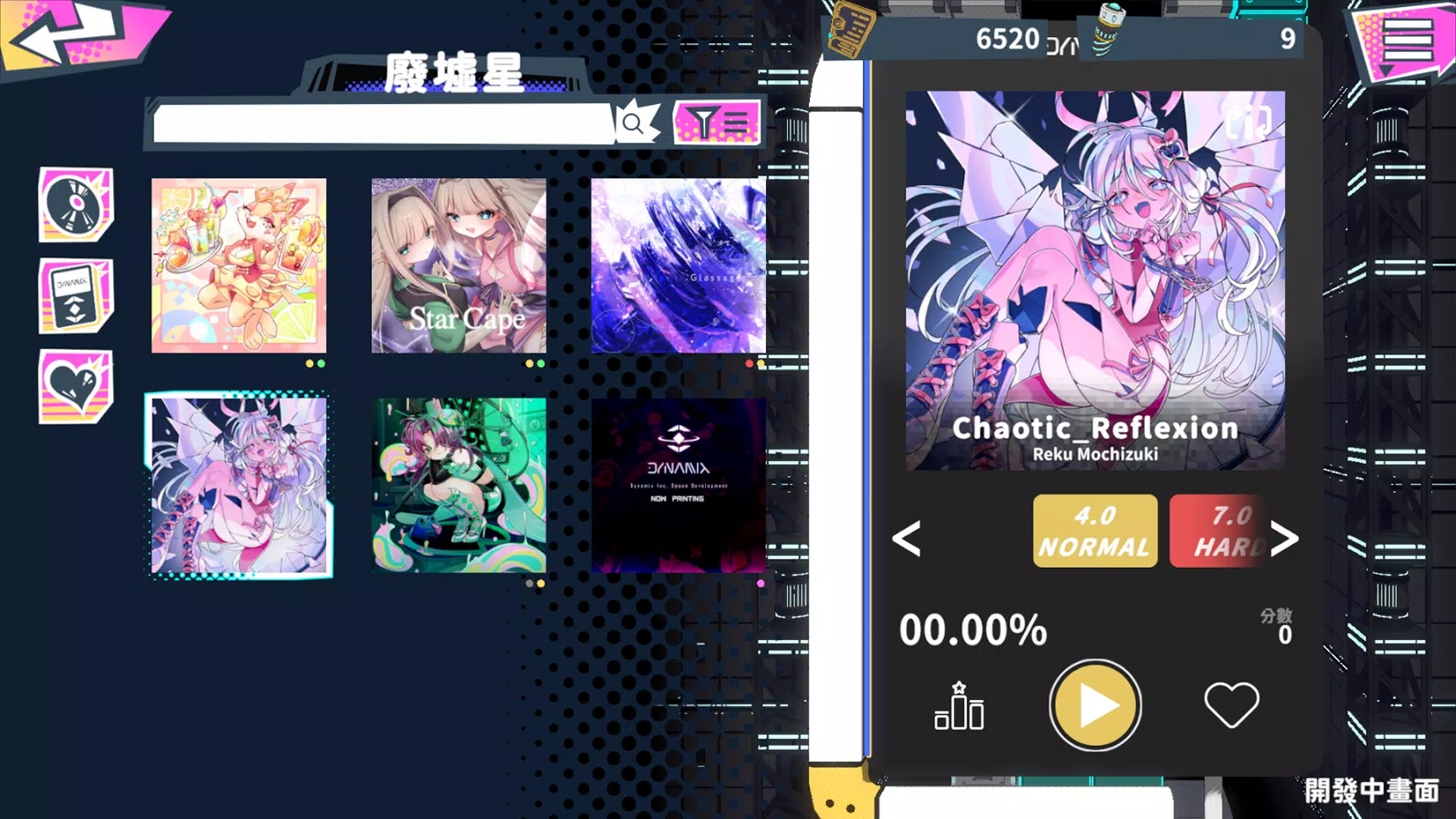Favorite Chaotic_Reflexion using the heart toggle
Screen dimensions: 1456x819
(x=1230, y=704)
